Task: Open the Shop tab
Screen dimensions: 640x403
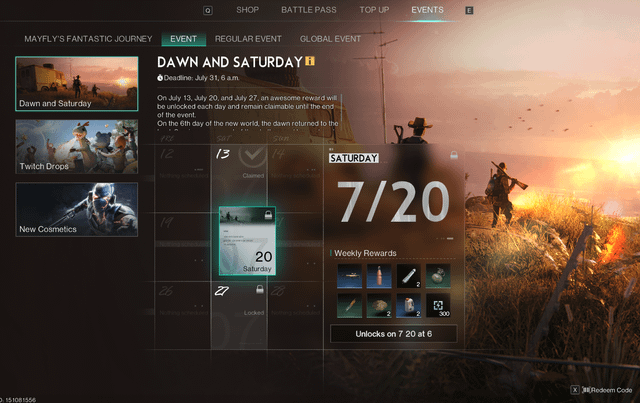Action: tap(247, 10)
